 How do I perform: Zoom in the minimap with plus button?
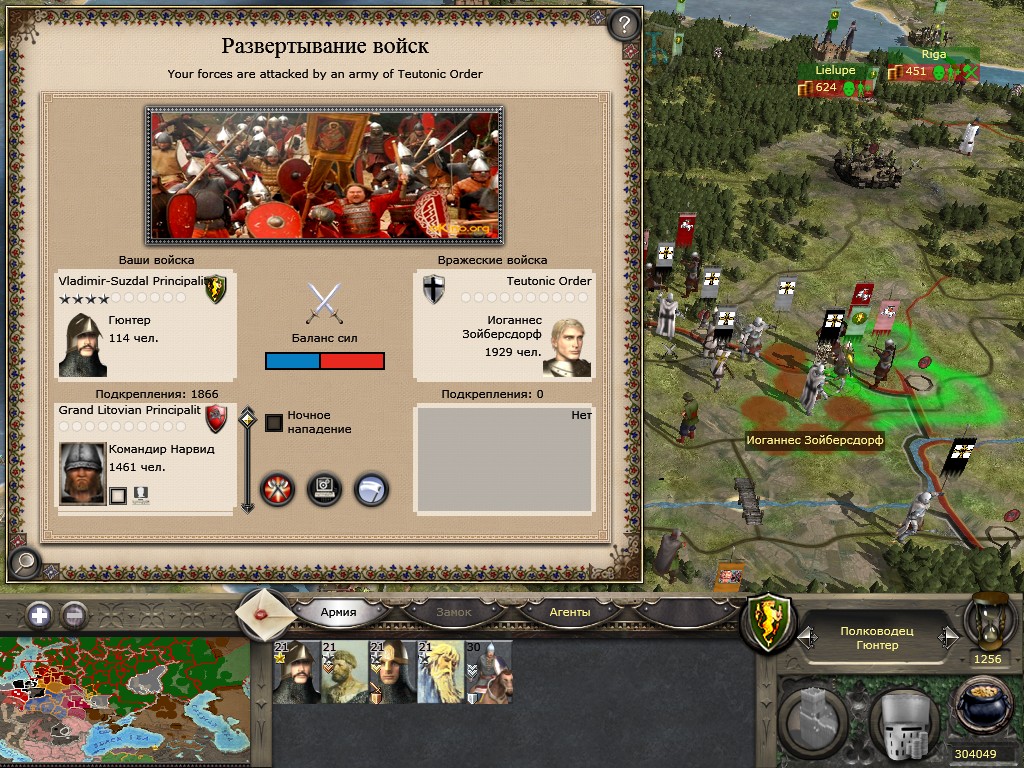[x=39, y=615]
